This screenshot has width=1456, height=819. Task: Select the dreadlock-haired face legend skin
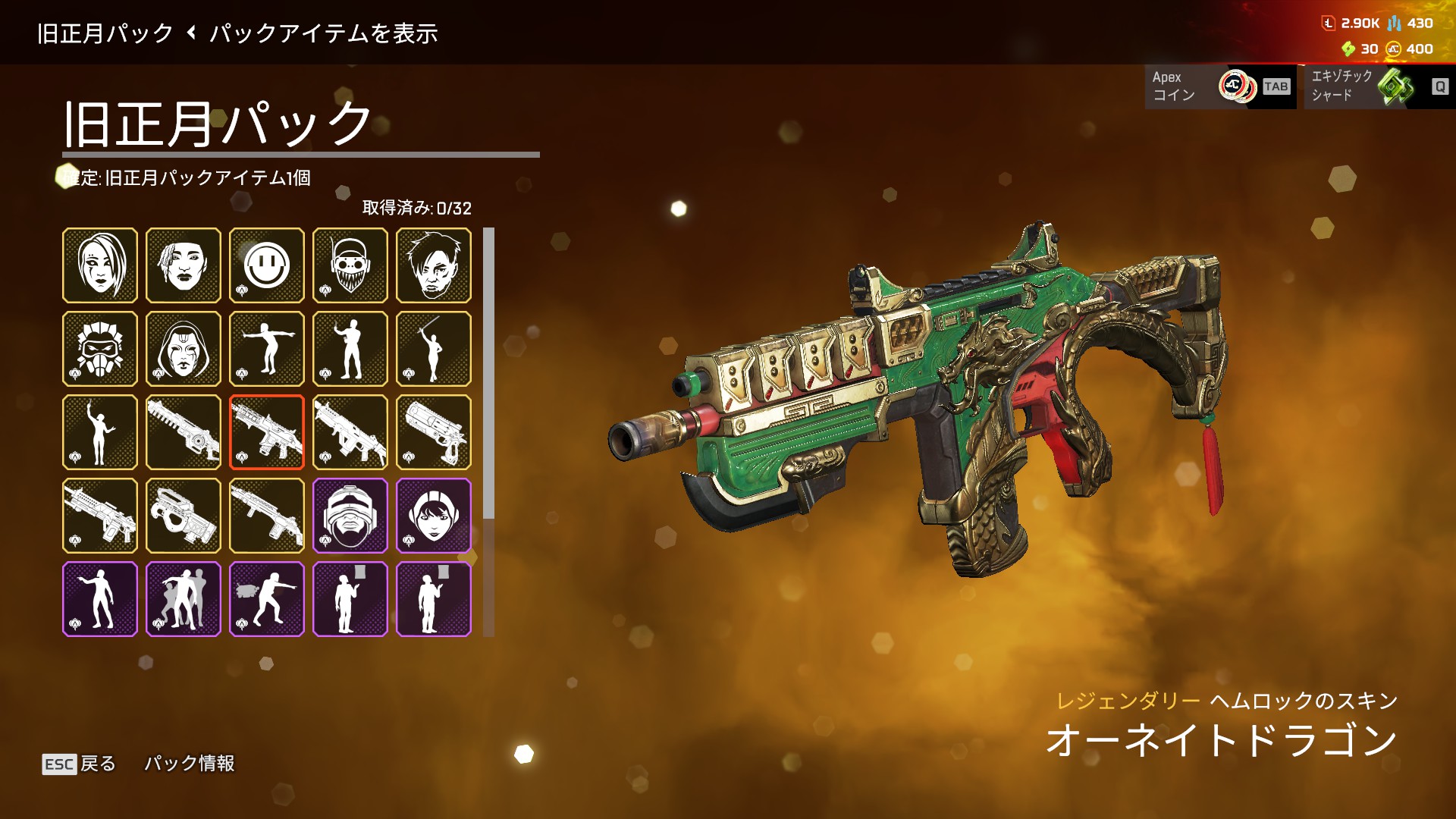[x=184, y=265]
